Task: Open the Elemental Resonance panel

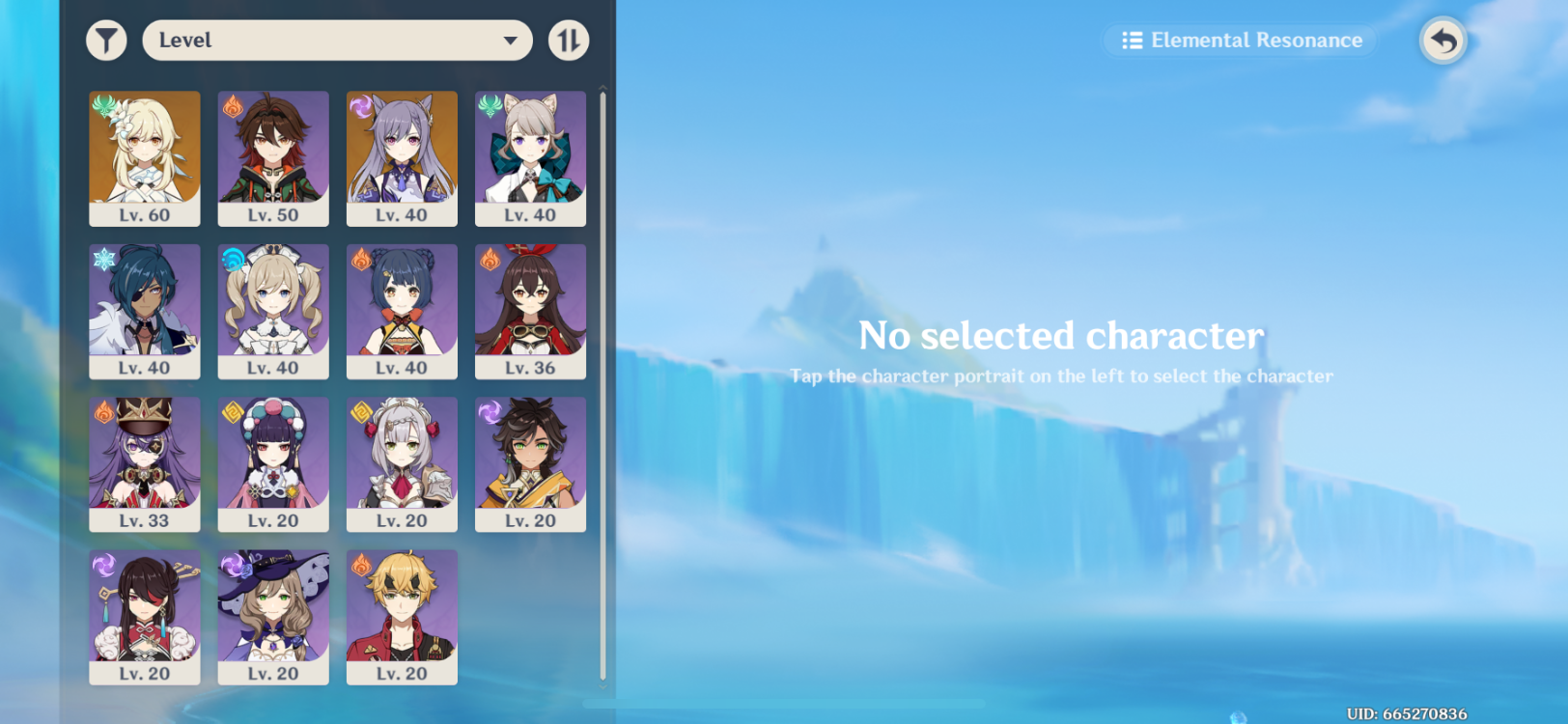Action: (1239, 41)
